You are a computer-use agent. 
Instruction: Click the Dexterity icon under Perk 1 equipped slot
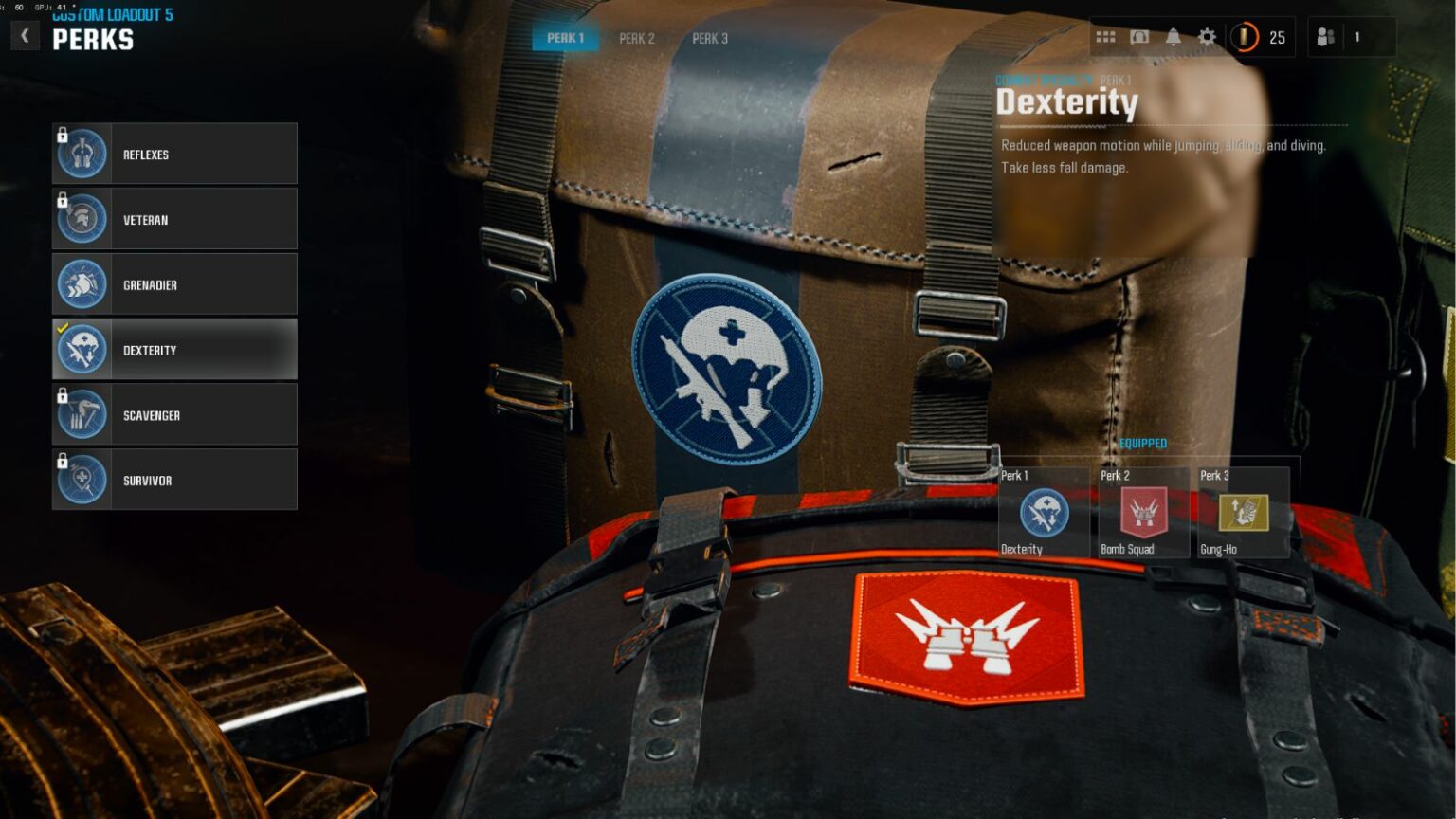1043,513
